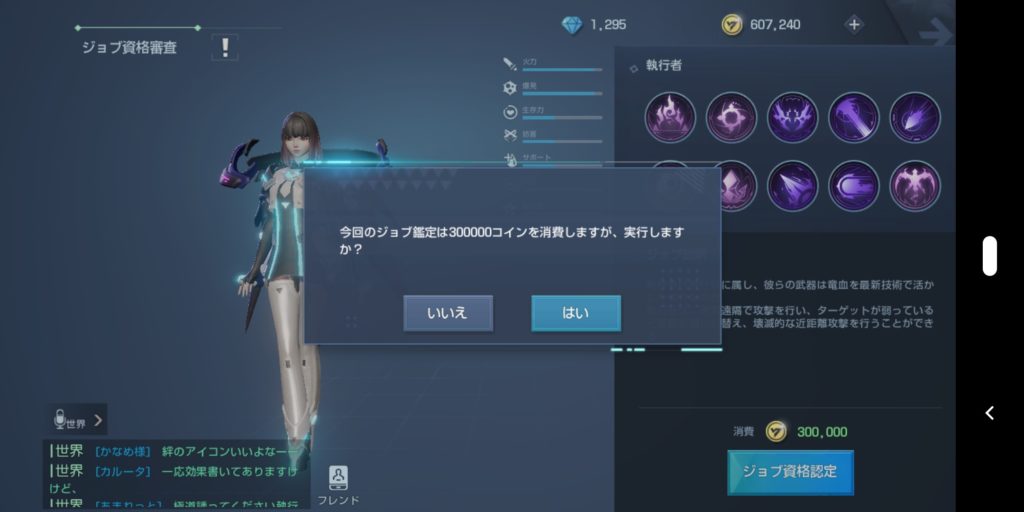Image resolution: width=1024 pixels, height=512 pixels.
Task: Click the ジョブ資格認定 button
Action: coord(790,471)
